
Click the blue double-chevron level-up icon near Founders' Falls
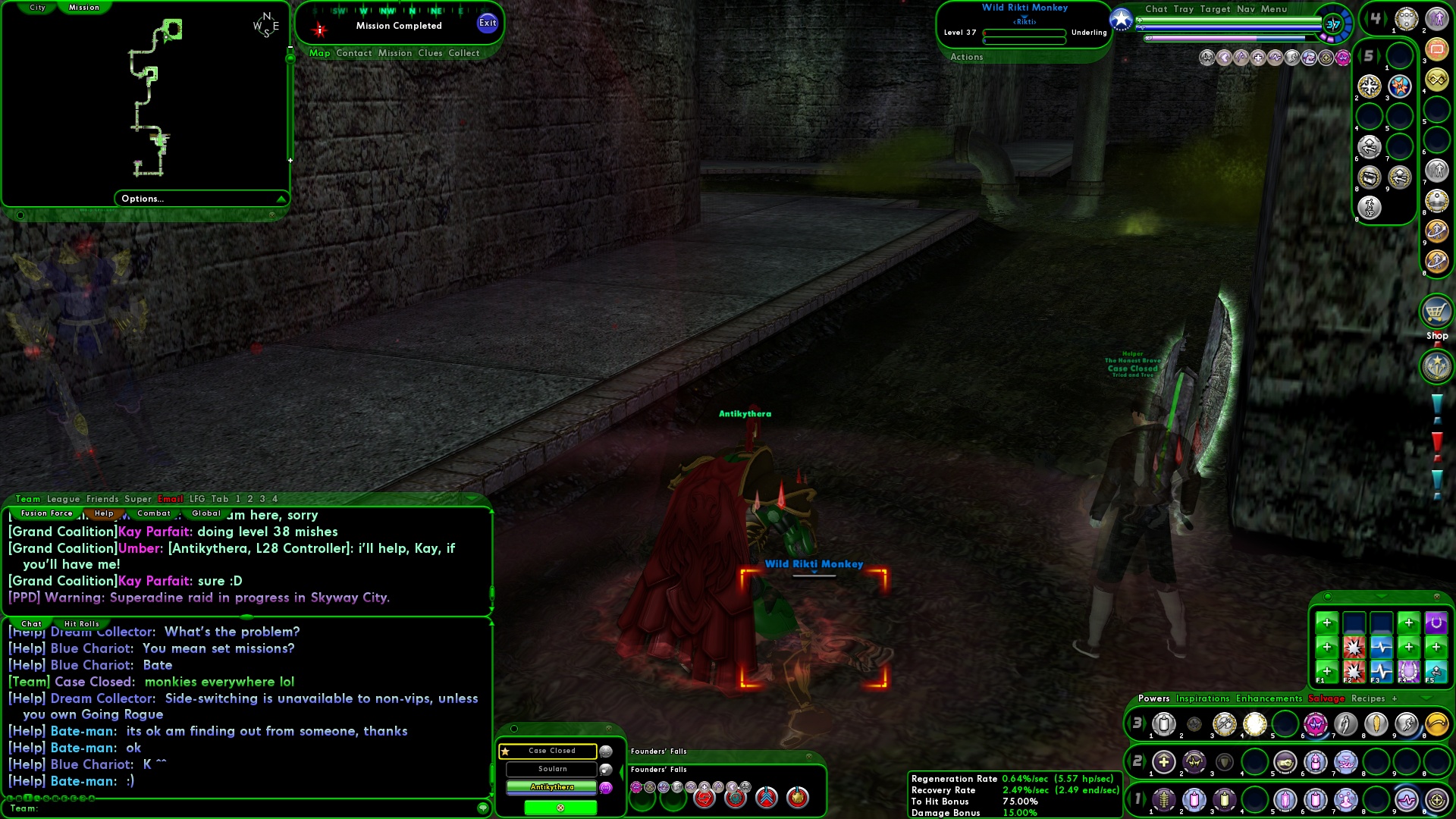(767, 798)
